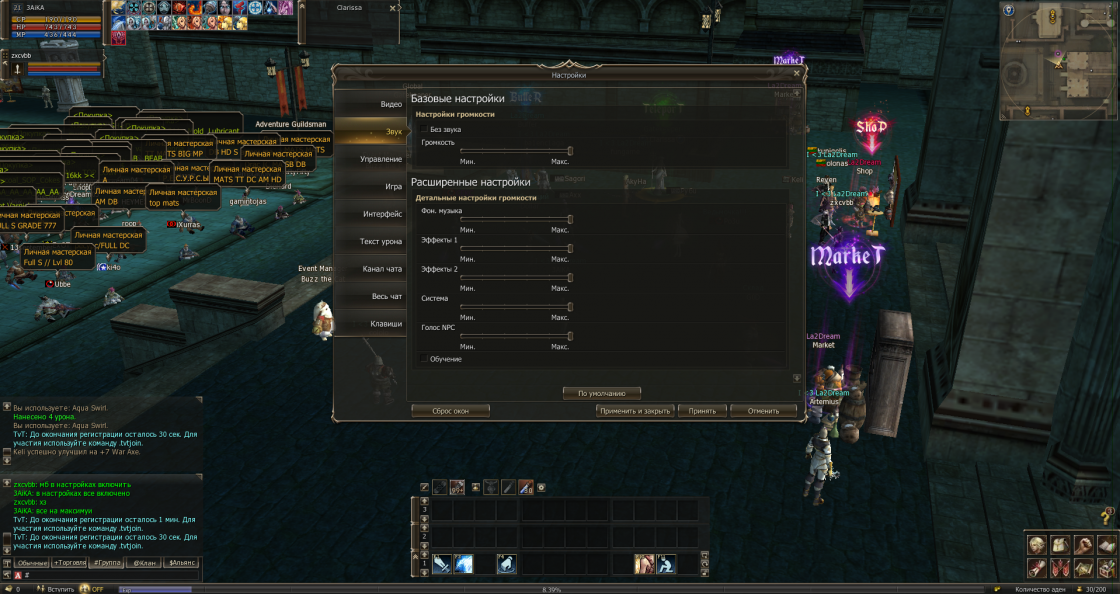This screenshot has height=594, width=1120.
Task: Click the Сброс окон button
Action: click(451, 411)
